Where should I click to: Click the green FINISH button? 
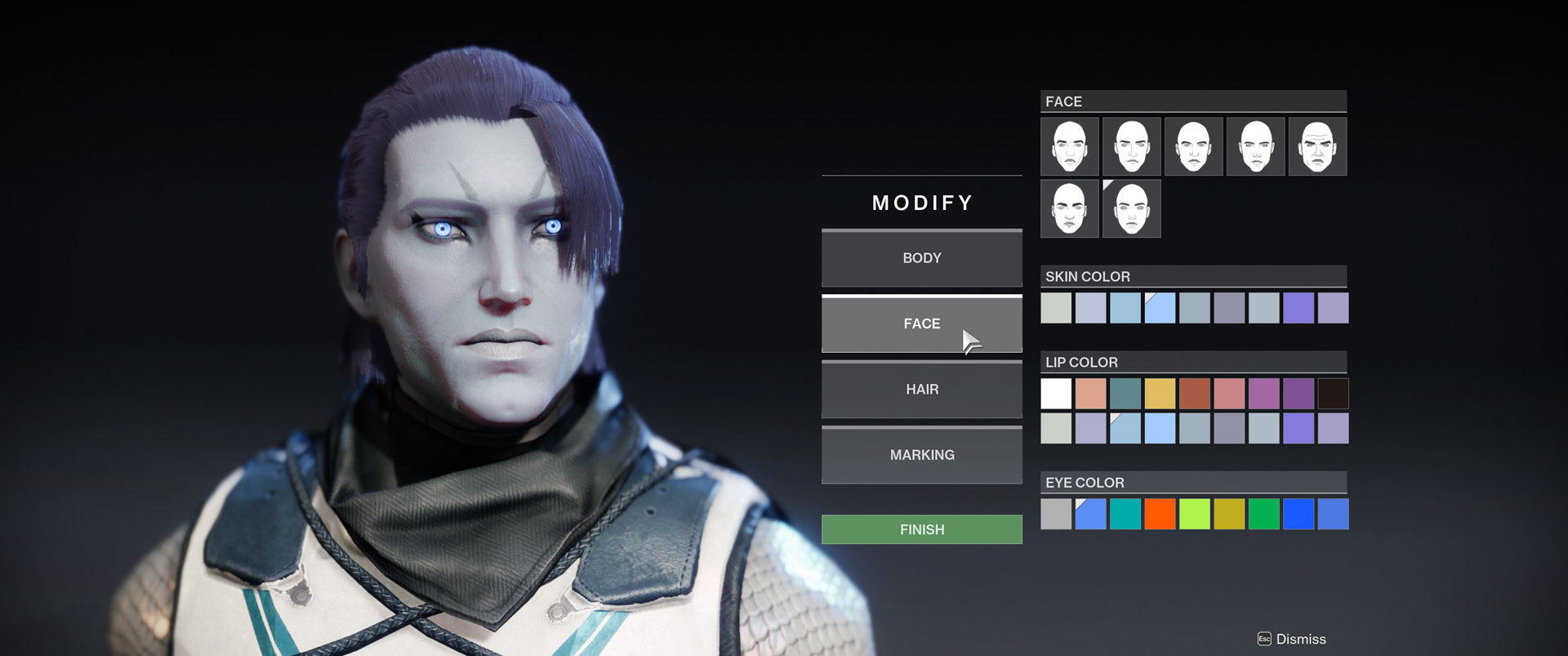click(921, 529)
